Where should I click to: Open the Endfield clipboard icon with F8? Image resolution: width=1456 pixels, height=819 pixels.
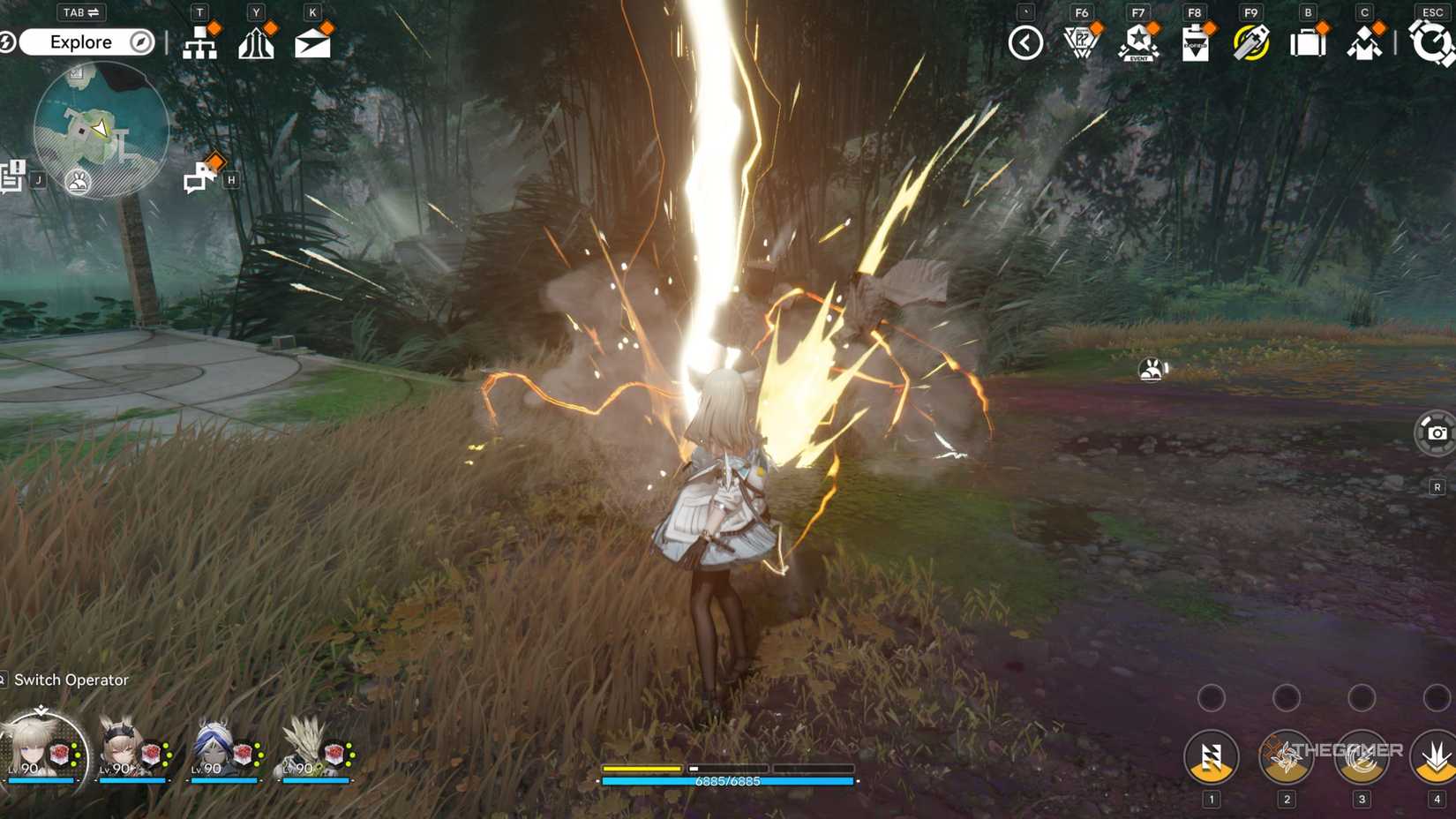coord(1196,41)
